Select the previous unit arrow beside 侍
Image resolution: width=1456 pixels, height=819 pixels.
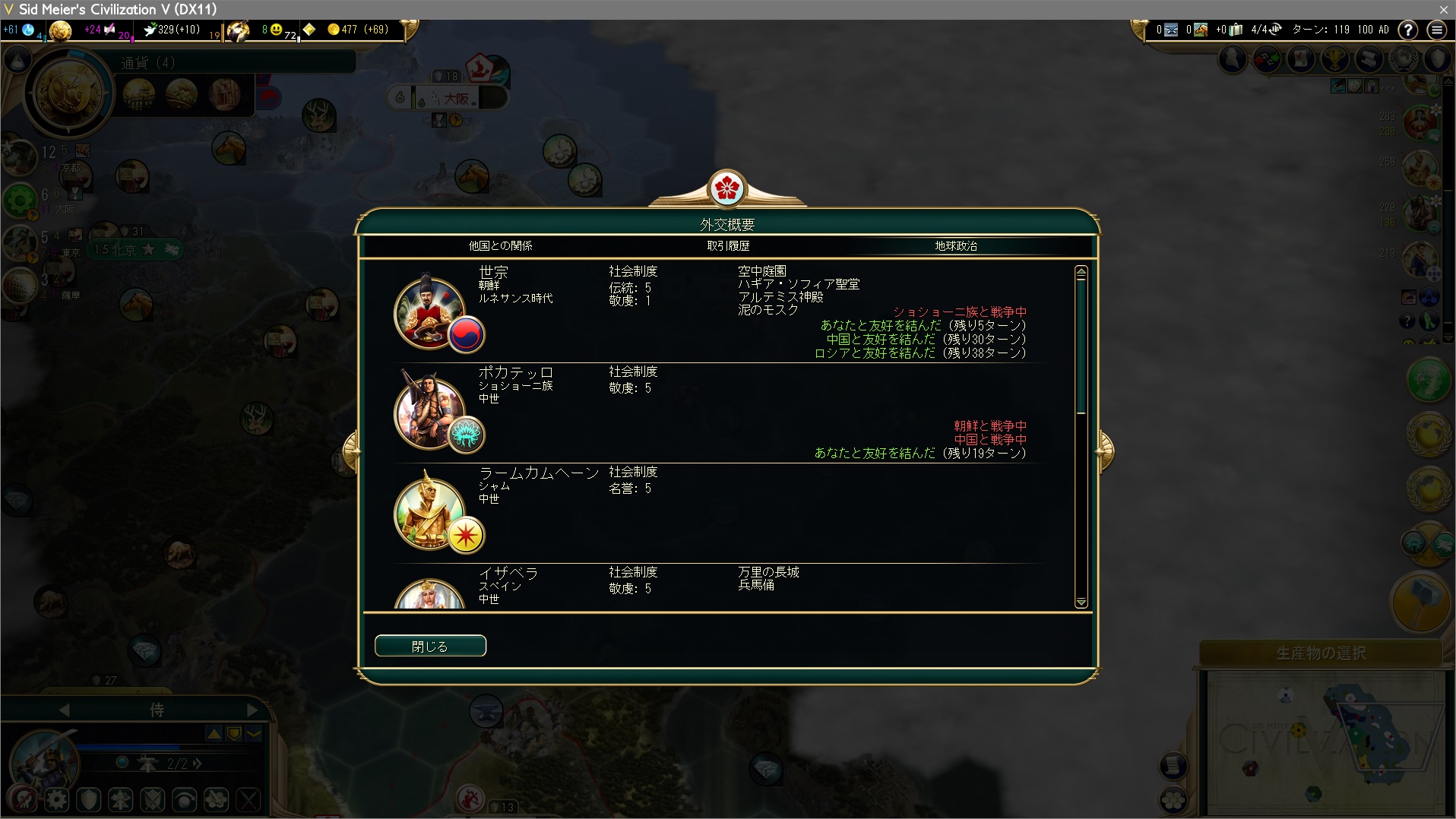pos(64,710)
